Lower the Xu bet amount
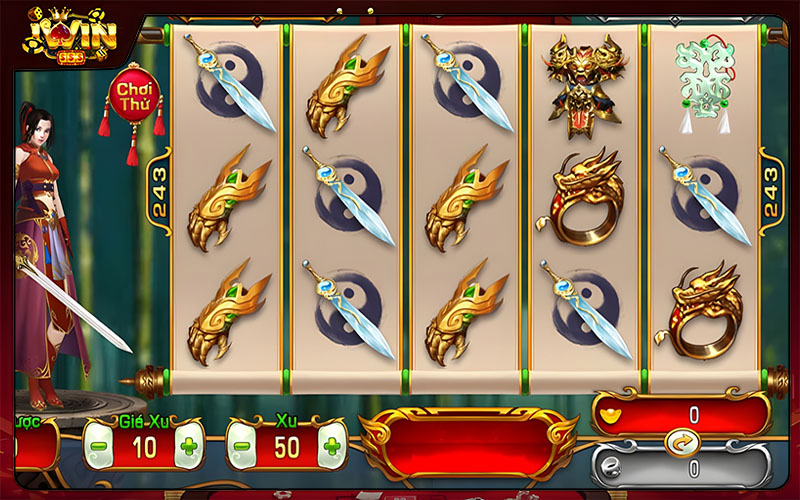The height and width of the screenshot is (500, 800). click(x=242, y=445)
